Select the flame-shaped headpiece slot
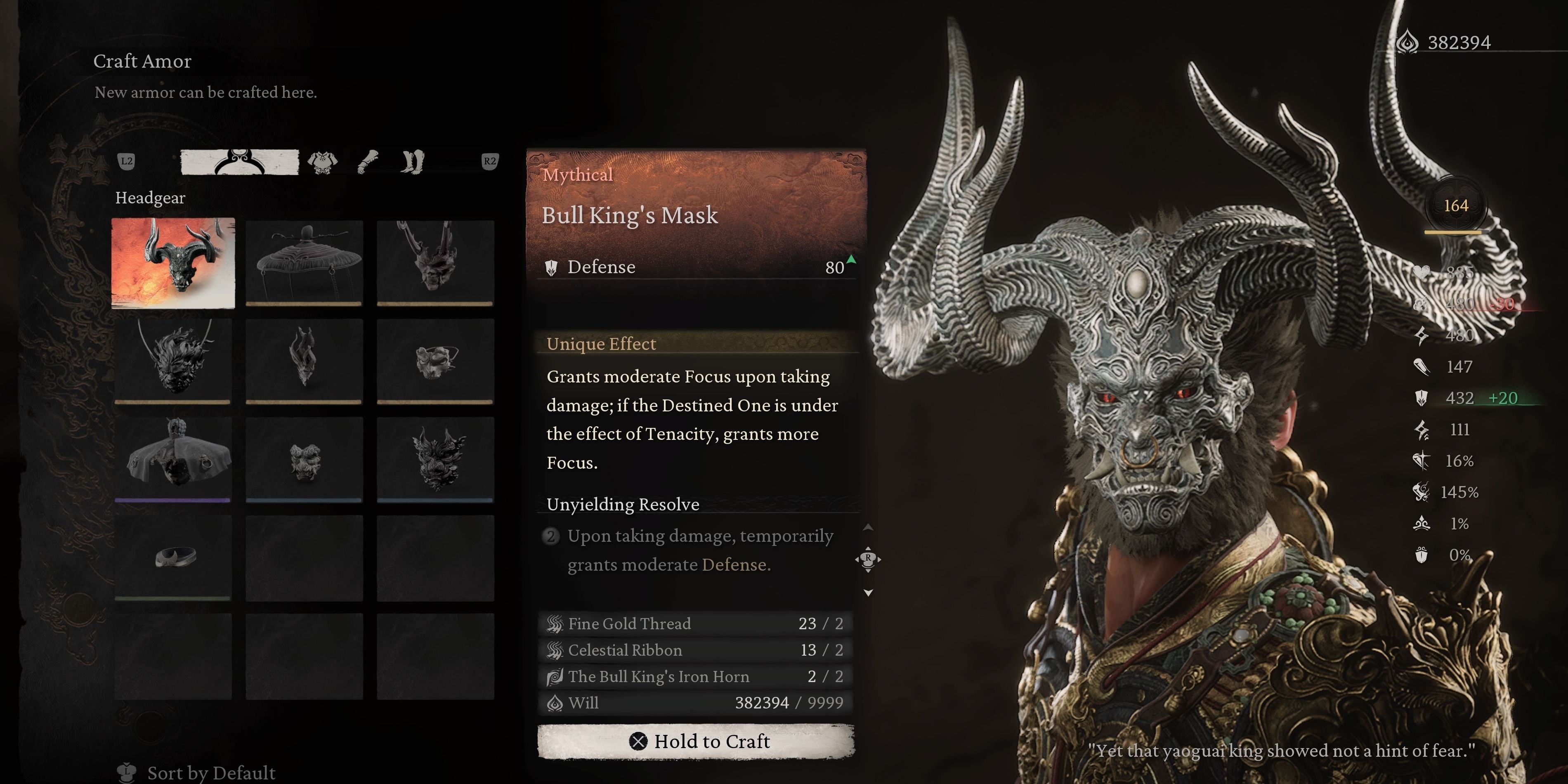This screenshot has width=1568, height=784. click(304, 360)
